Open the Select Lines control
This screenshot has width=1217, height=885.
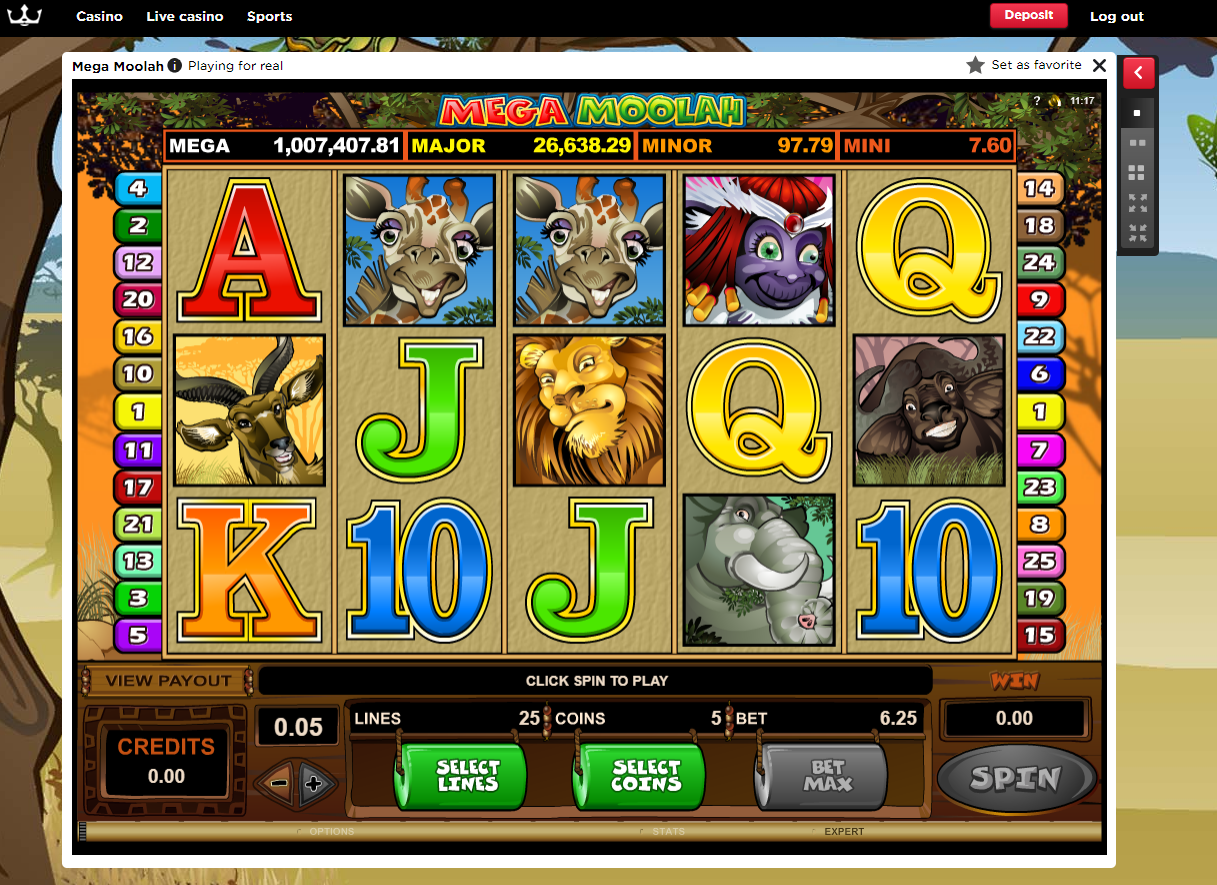[461, 776]
